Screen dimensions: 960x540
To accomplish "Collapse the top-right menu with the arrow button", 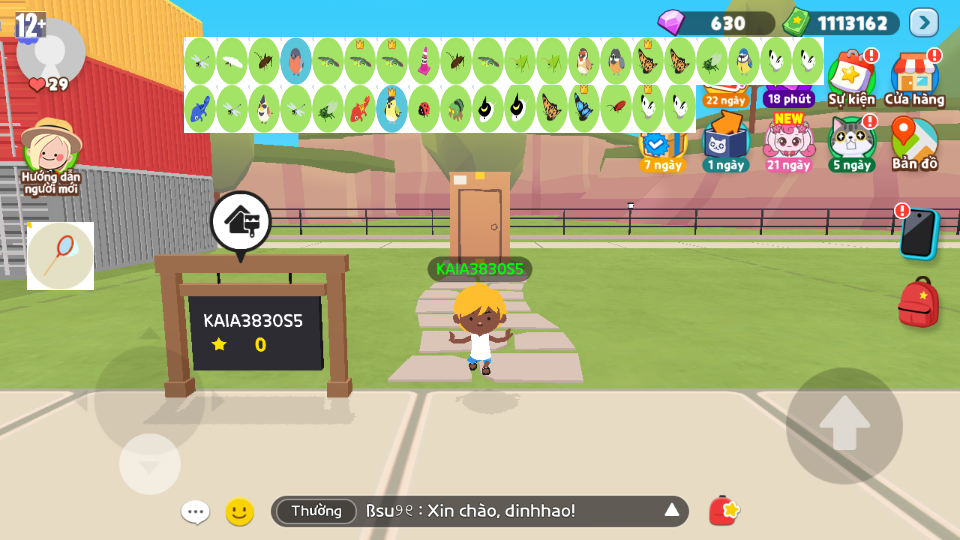I will (923, 22).
